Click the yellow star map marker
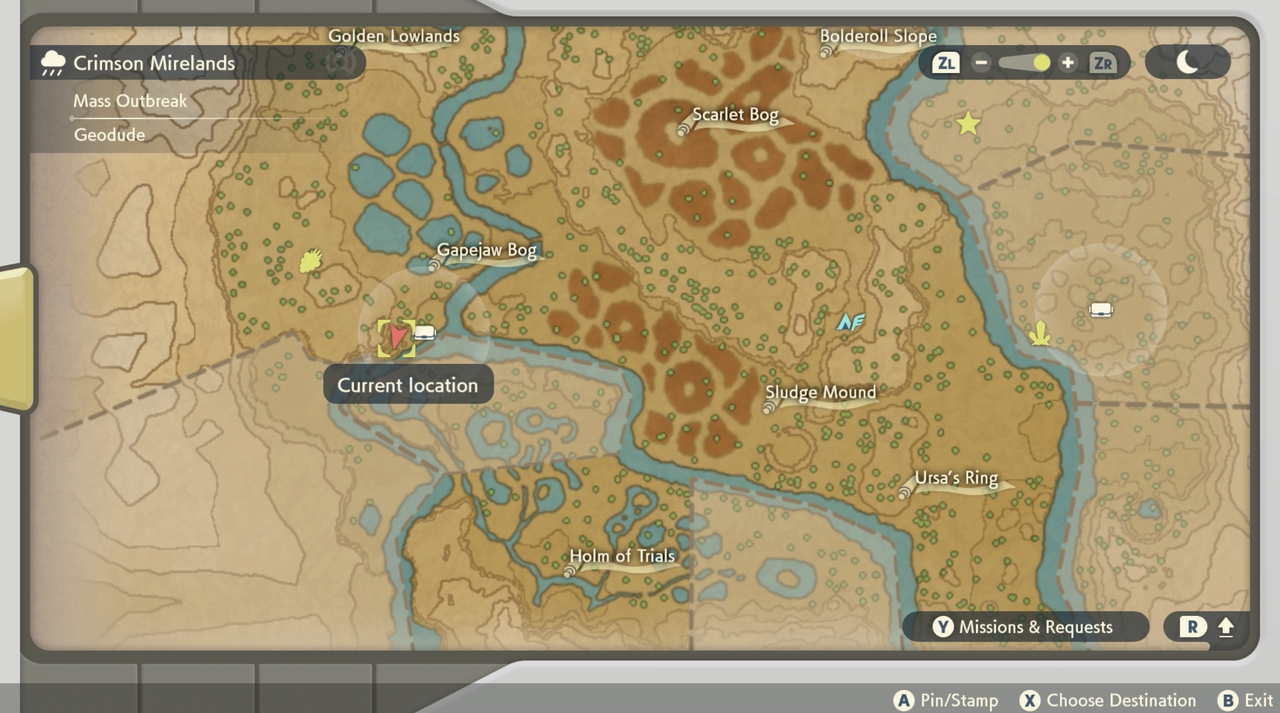The height and width of the screenshot is (713, 1280). click(968, 124)
